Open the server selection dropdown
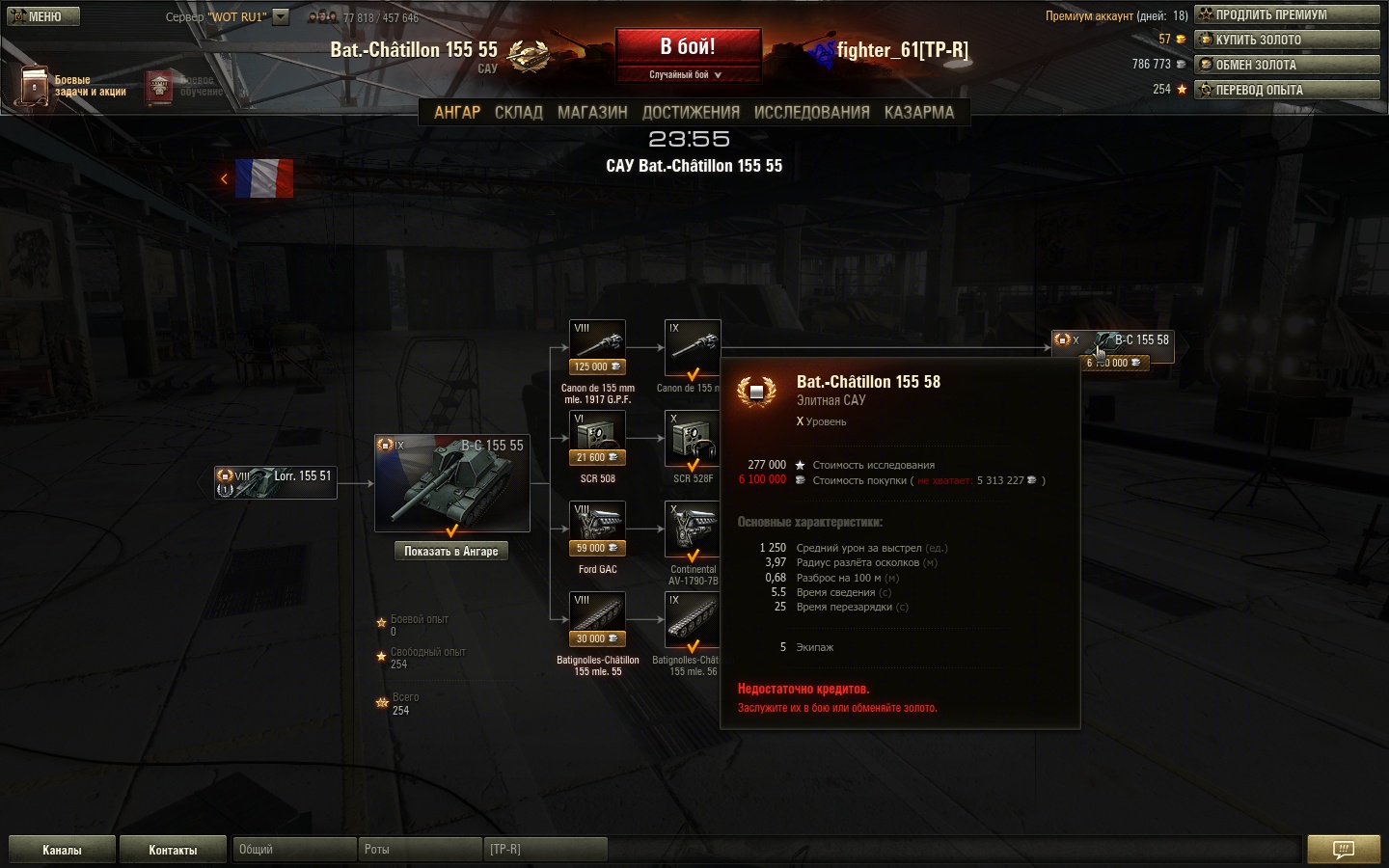 [x=281, y=16]
